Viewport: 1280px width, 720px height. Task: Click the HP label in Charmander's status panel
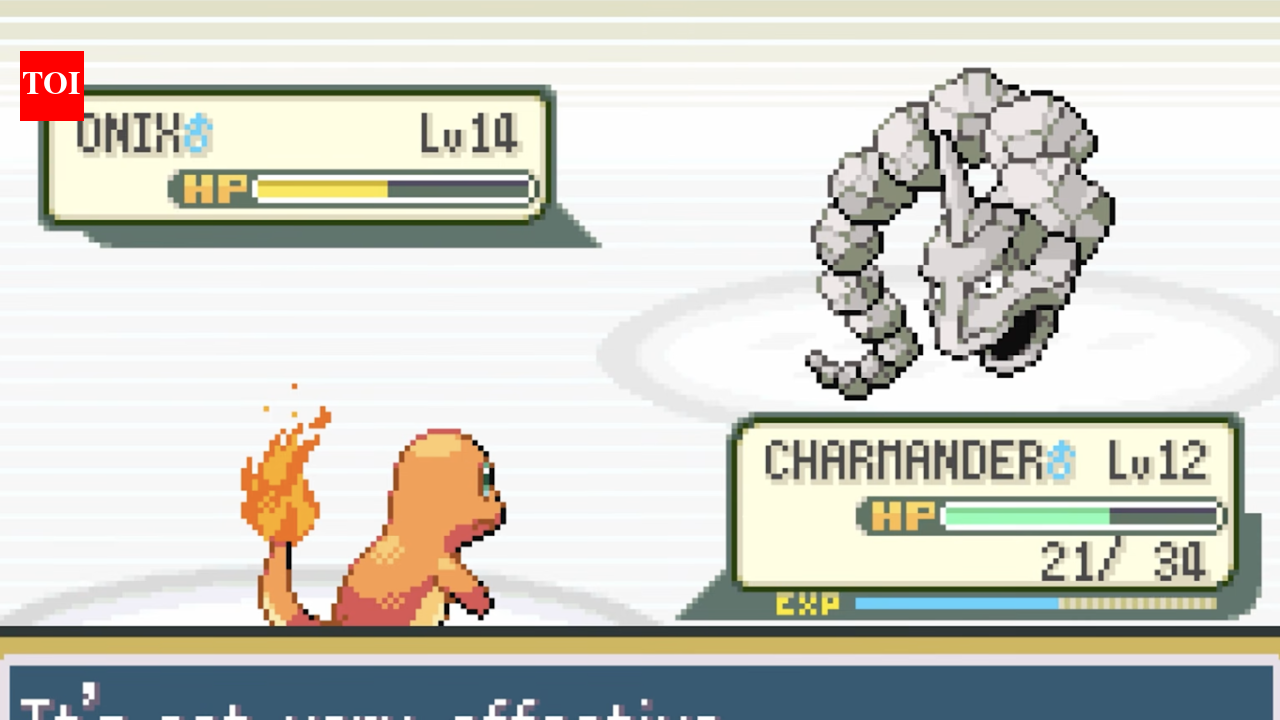click(x=901, y=515)
